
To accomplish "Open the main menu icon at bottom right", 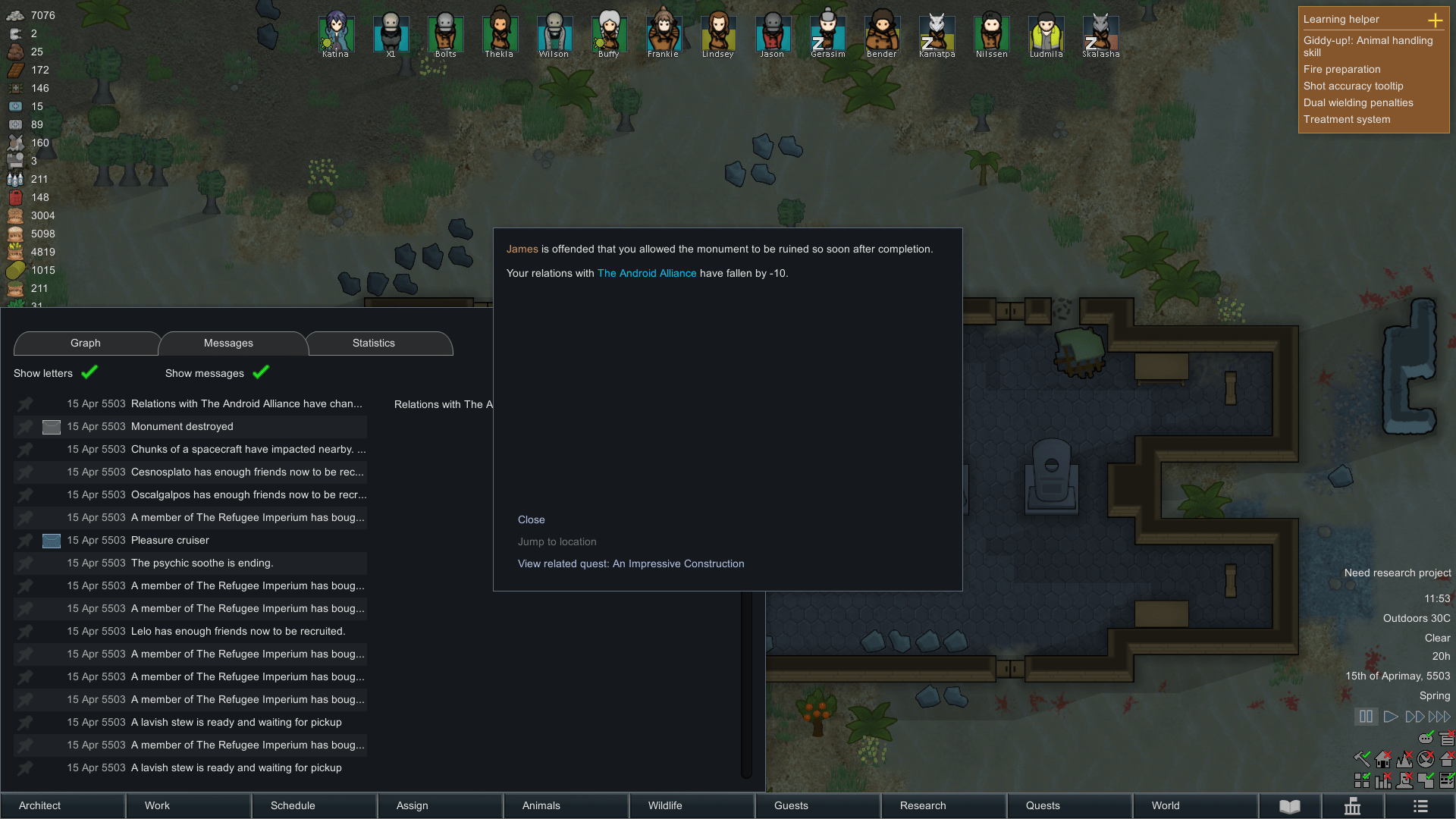I will 1421,805.
